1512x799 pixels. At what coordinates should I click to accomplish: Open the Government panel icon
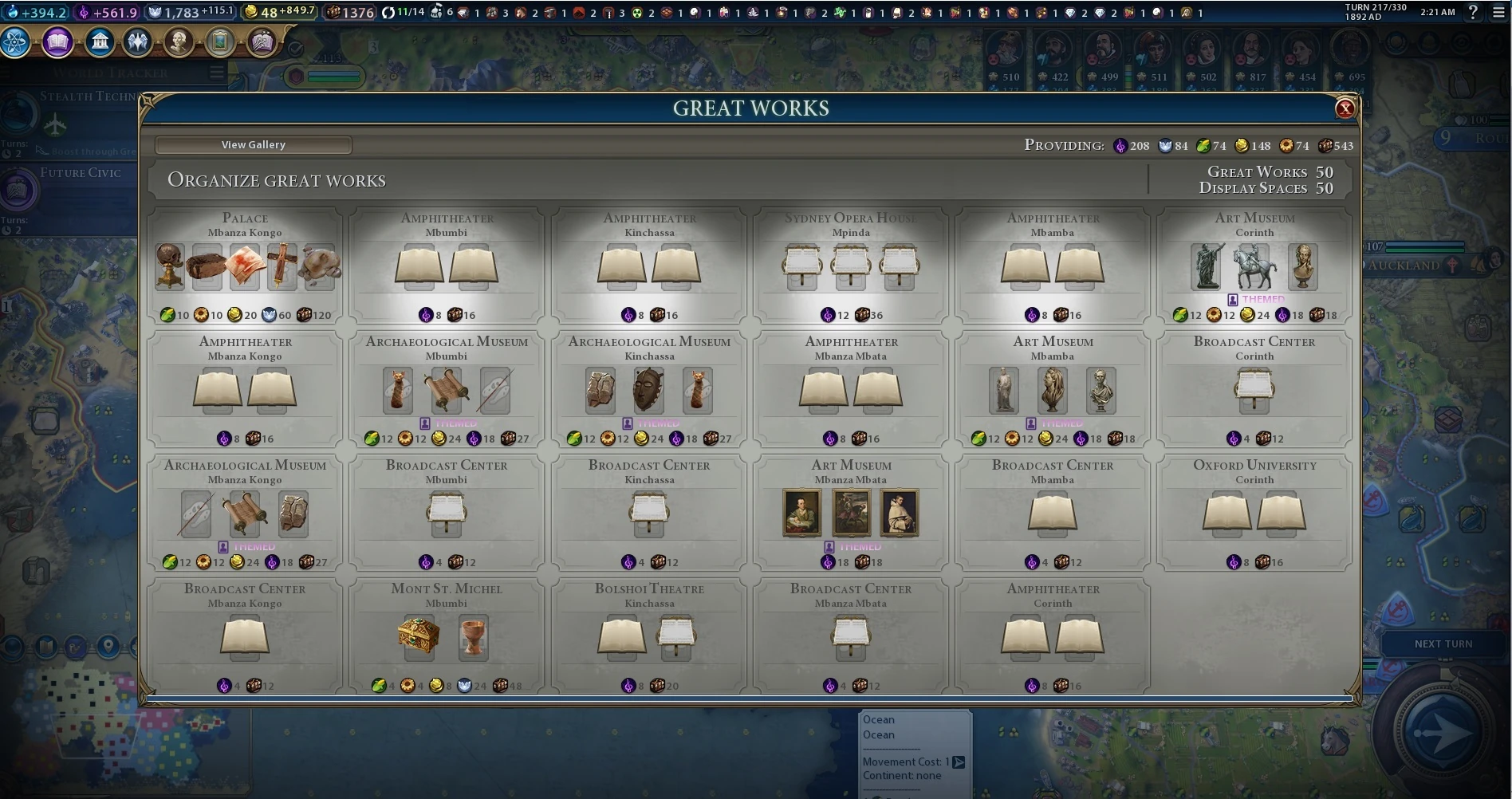pyautogui.click(x=99, y=42)
